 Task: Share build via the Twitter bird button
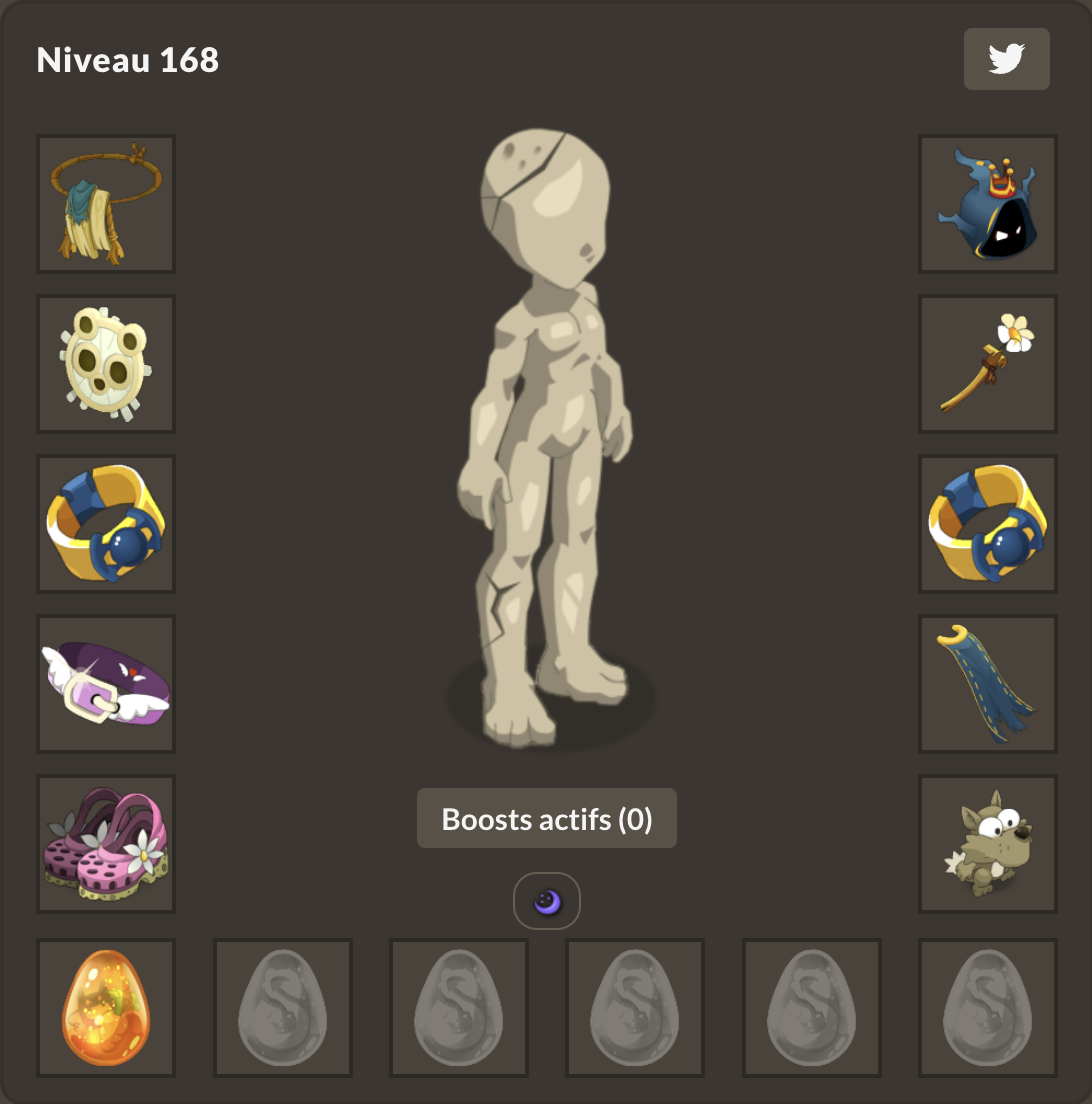(x=1006, y=59)
